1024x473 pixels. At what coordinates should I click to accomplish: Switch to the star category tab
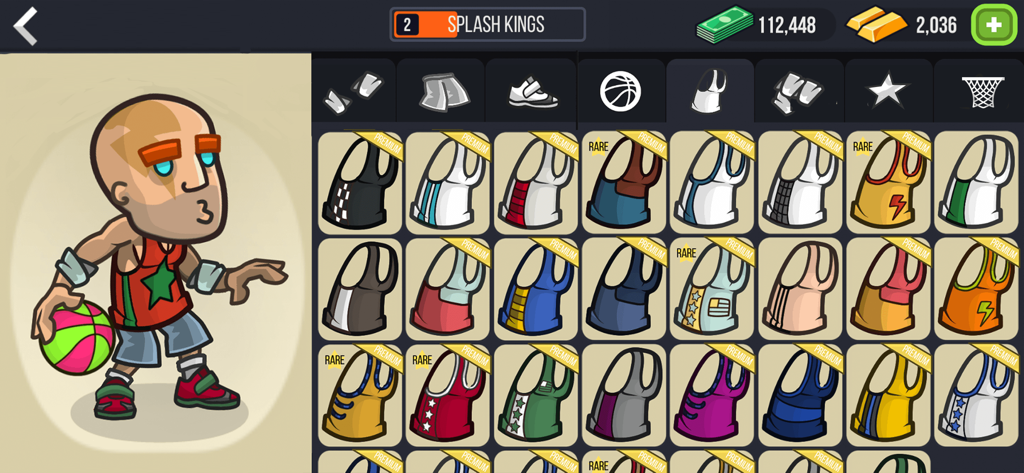click(x=886, y=92)
